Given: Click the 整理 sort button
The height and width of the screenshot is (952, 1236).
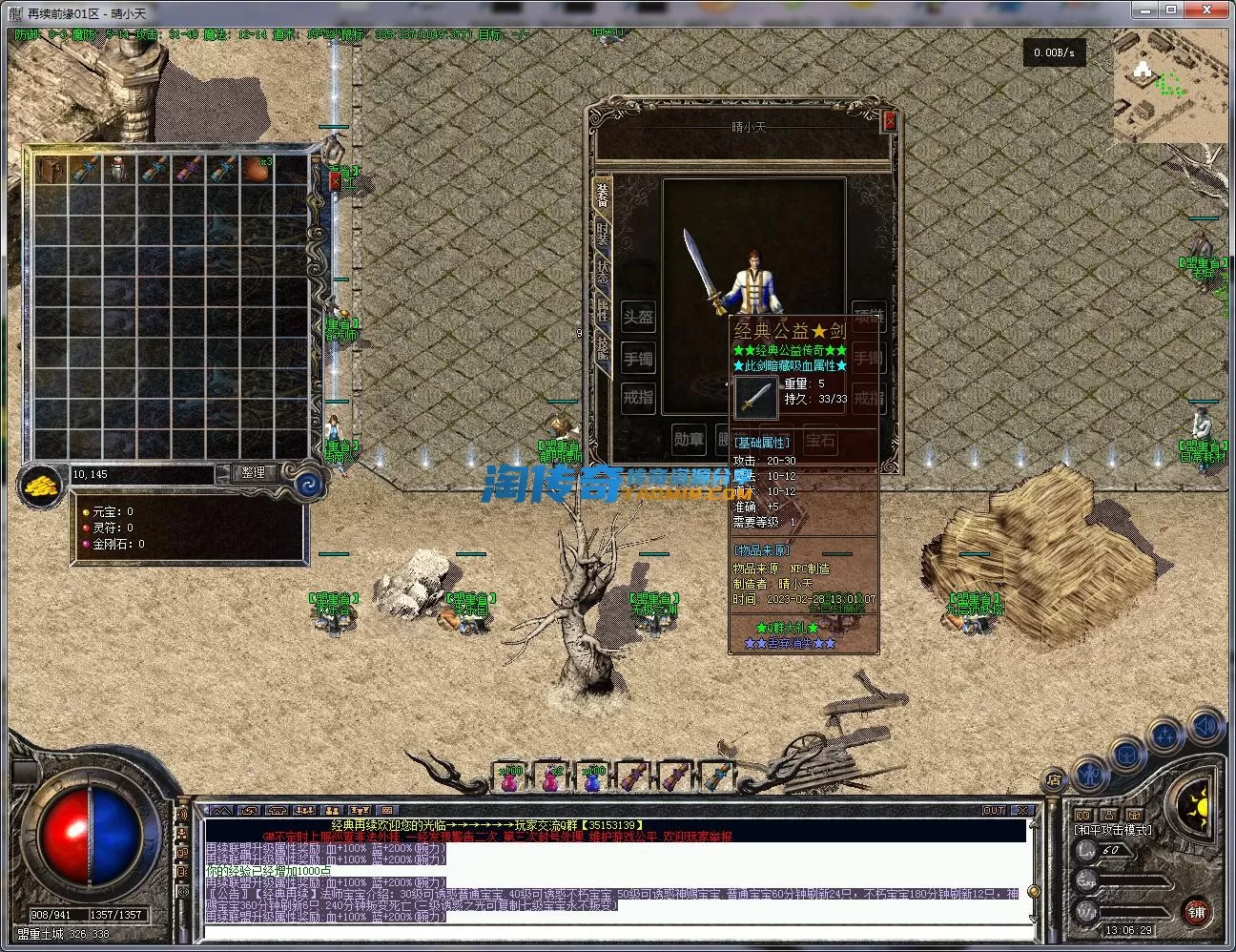Looking at the screenshot, I should [x=253, y=472].
